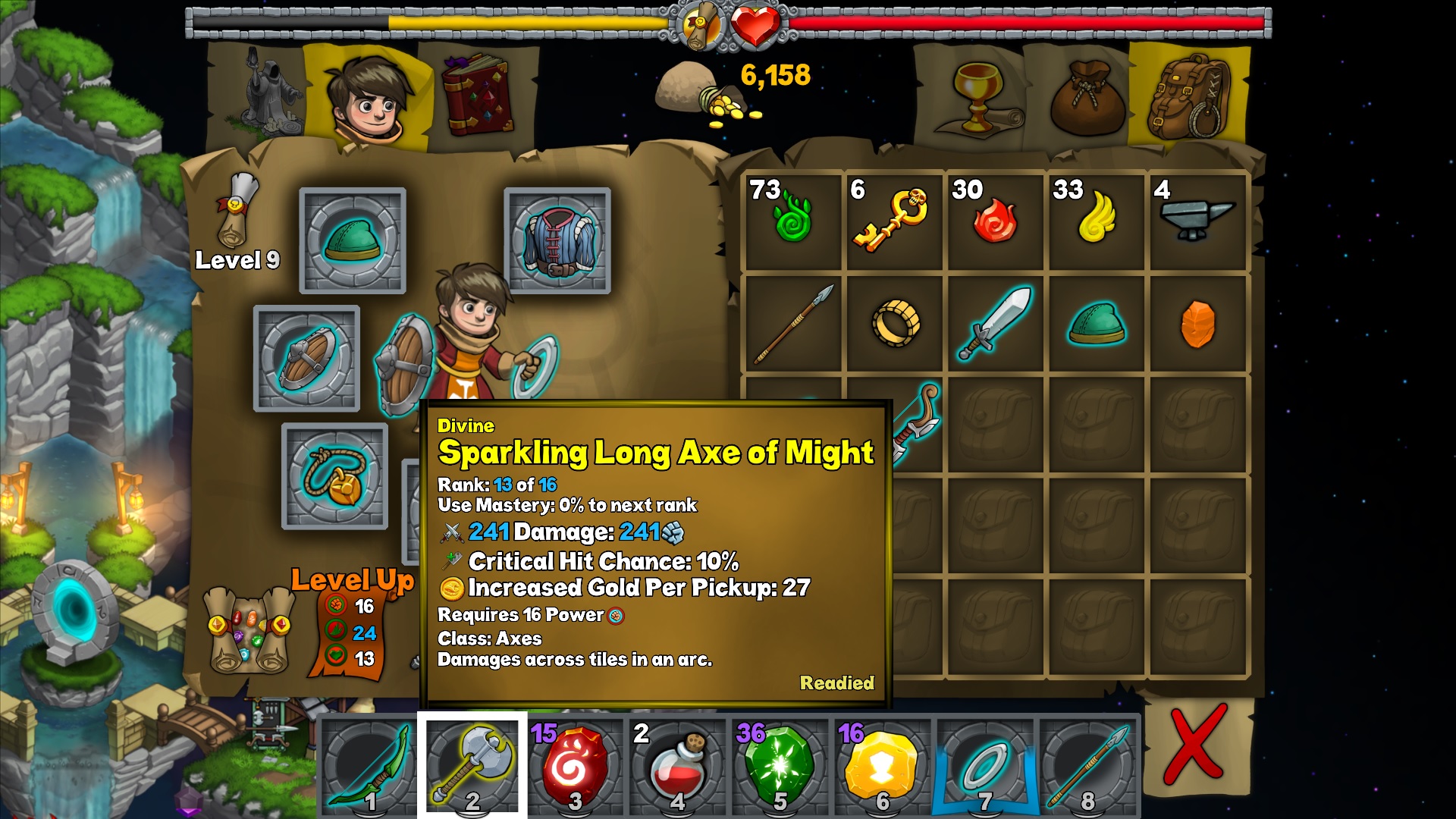This screenshot has height=819, width=1456.
Task: Select the green bow hotbar slot
Action: (x=369, y=764)
